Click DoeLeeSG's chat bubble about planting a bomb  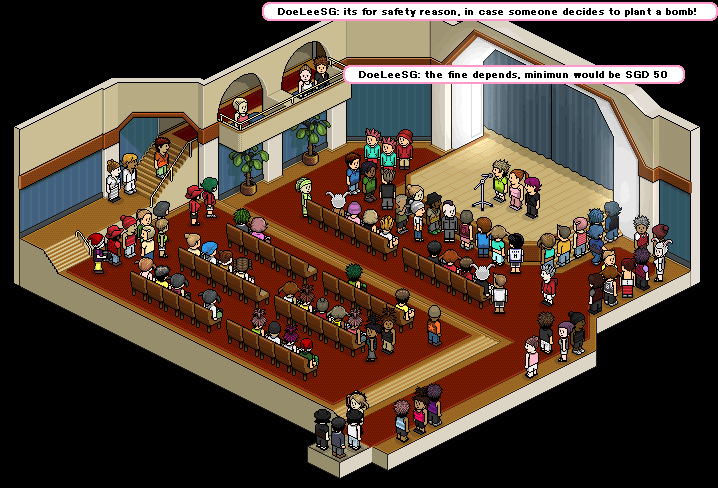pos(486,11)
